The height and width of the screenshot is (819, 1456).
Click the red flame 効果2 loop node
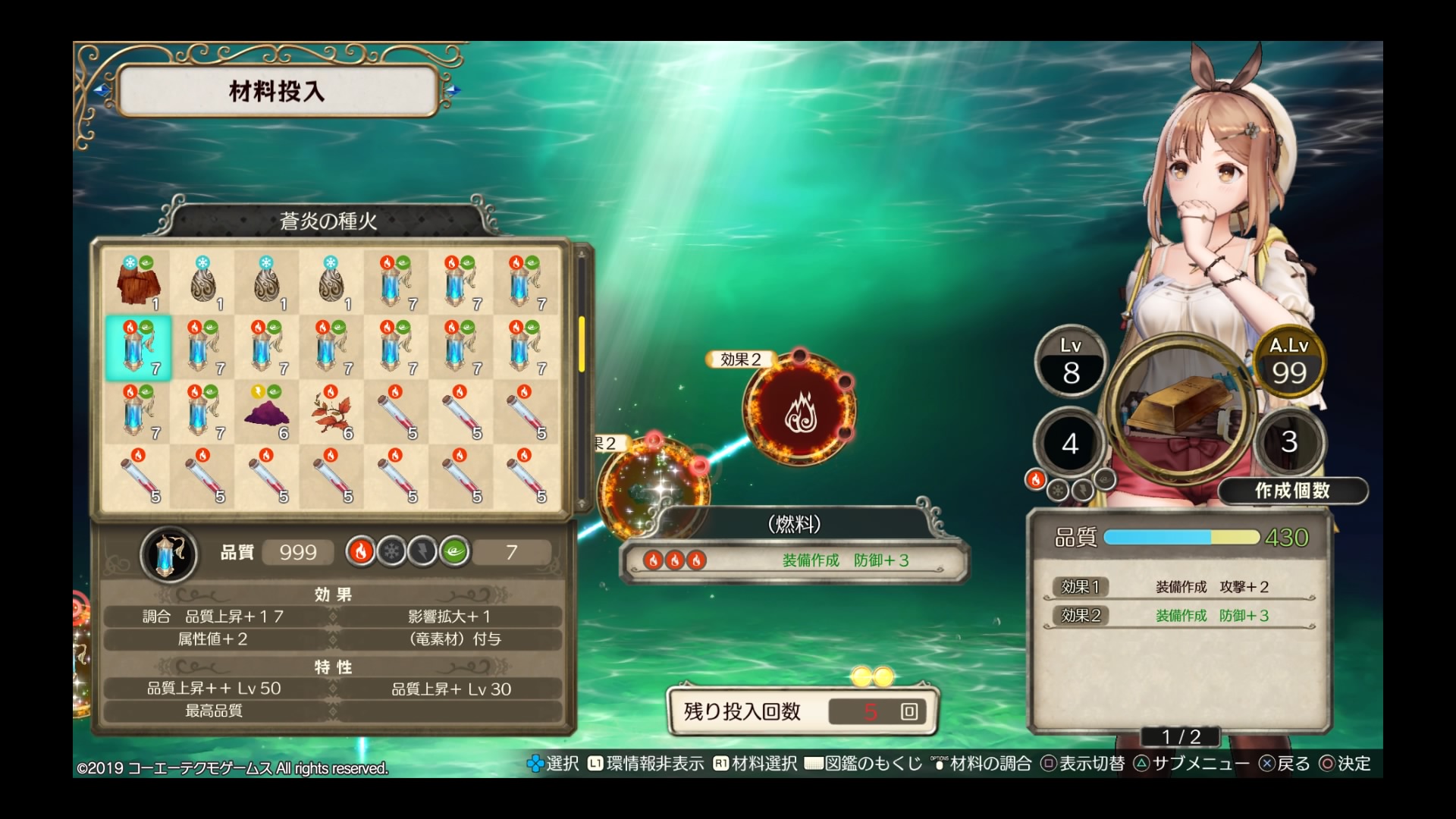[799, 411]
